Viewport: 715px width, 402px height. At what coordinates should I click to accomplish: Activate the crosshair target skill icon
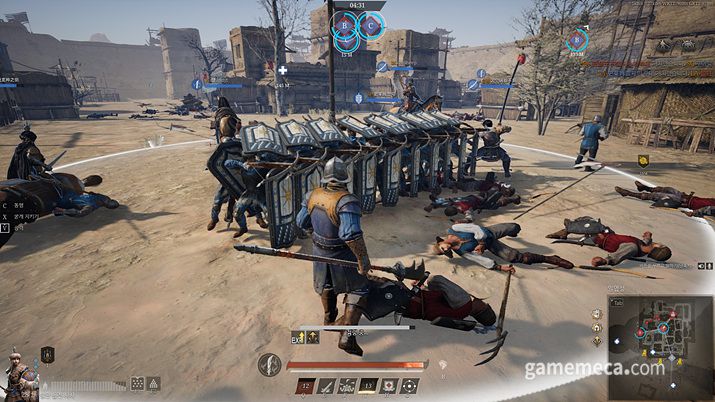(409, 386)
